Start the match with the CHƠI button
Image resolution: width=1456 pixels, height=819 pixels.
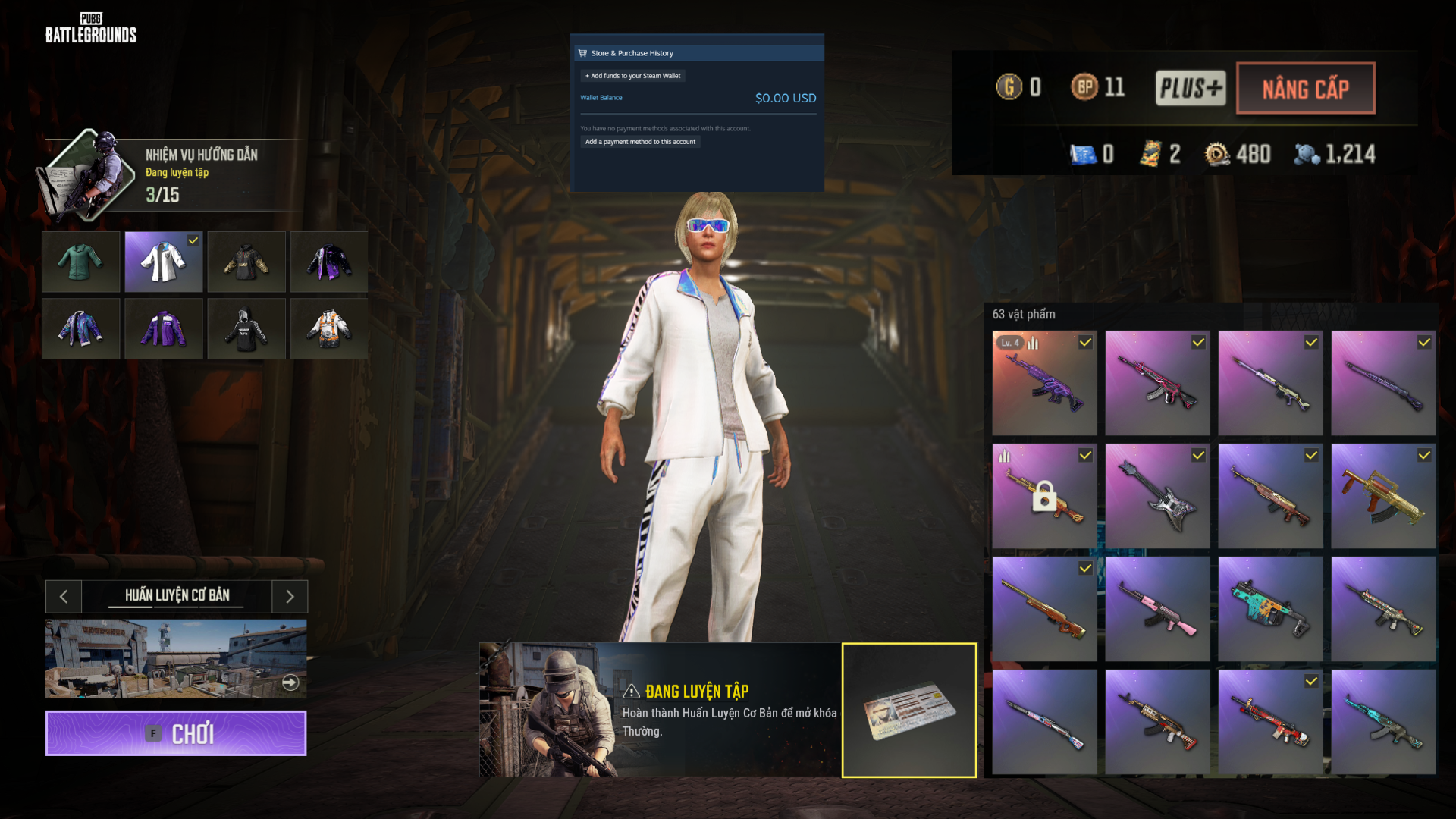176,733
